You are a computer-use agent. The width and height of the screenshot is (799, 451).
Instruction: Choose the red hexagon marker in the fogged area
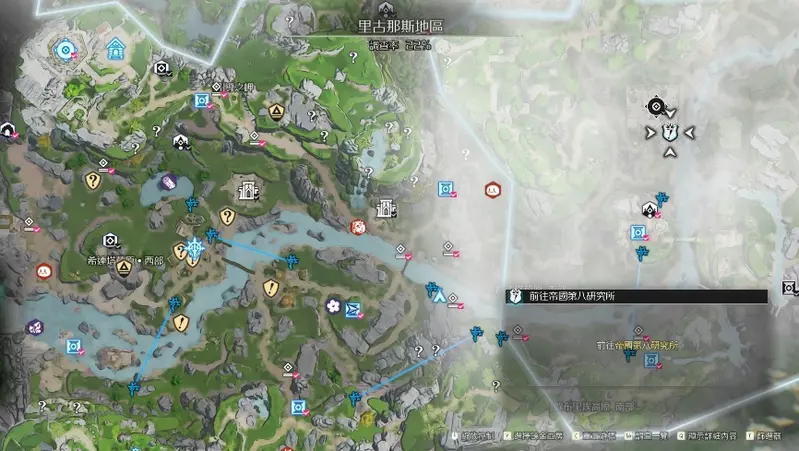pos(492,188)
